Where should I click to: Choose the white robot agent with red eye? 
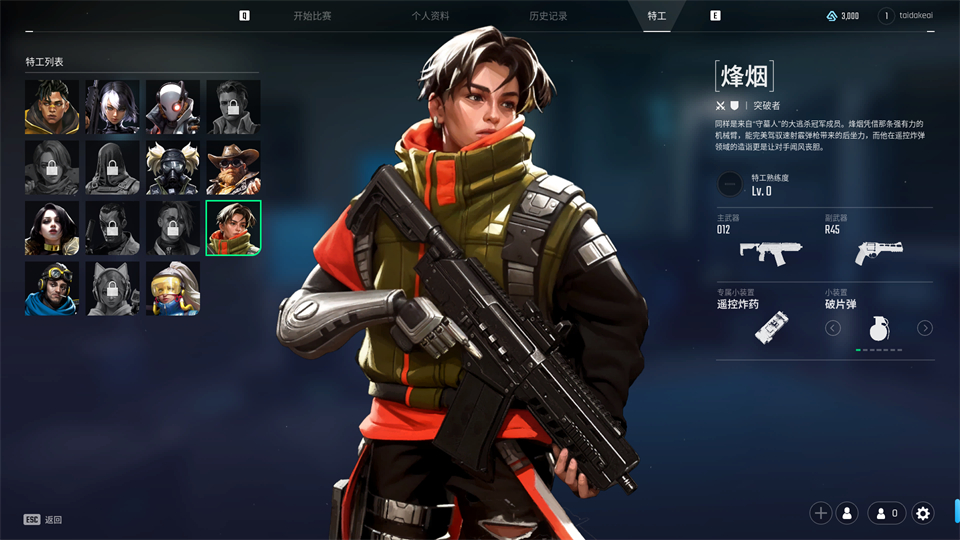172,107
